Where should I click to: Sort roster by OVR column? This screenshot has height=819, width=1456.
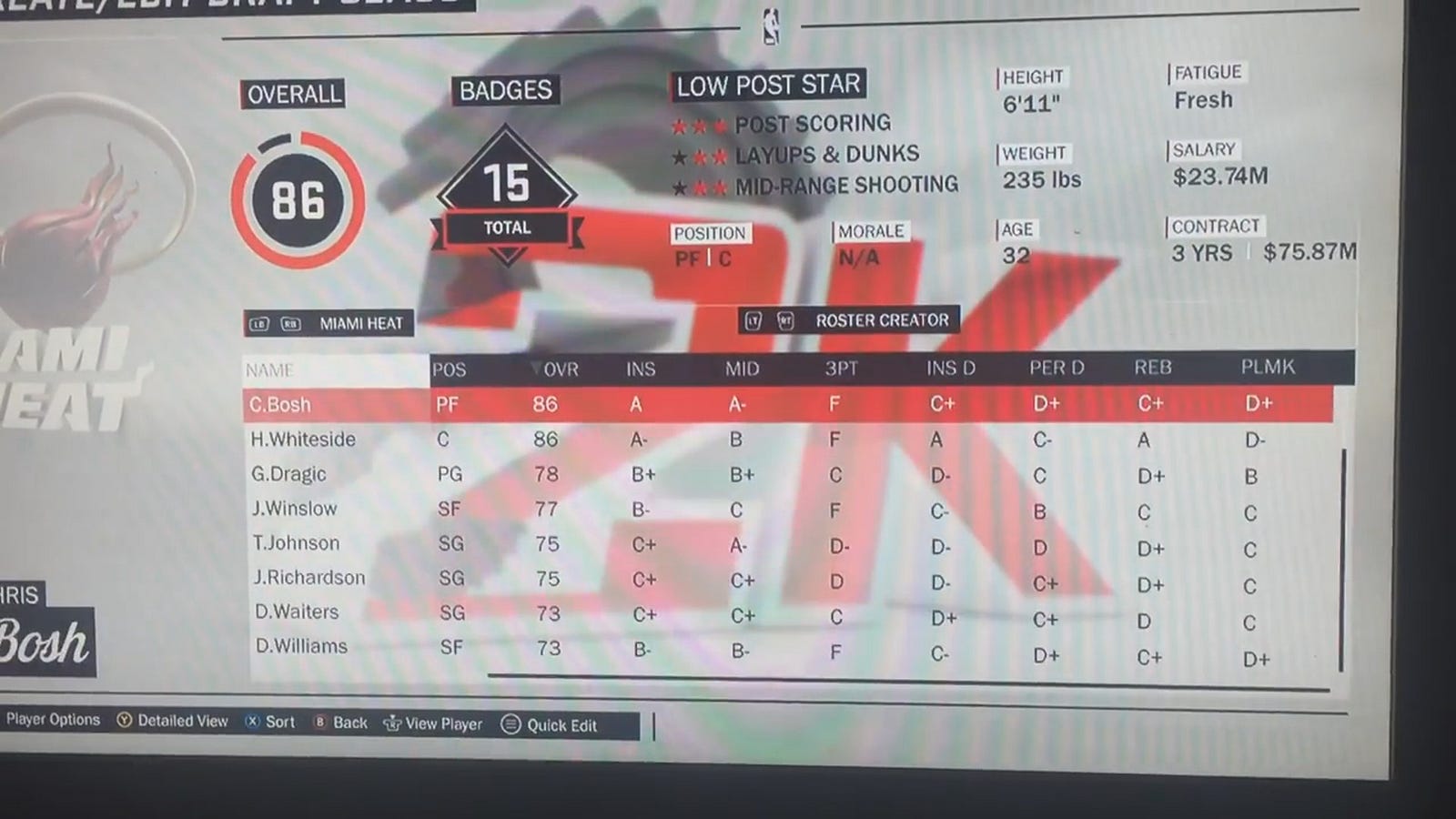tap(559, 369)
